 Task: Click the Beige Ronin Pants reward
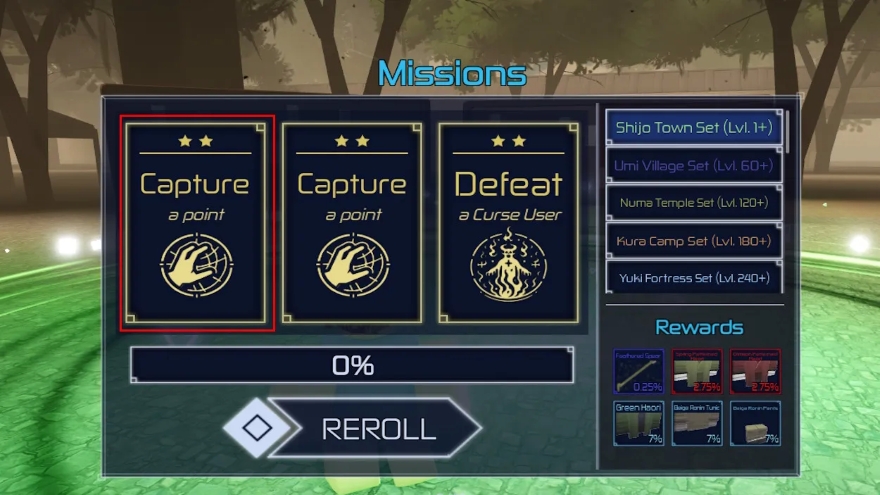(x=755, y=422)
